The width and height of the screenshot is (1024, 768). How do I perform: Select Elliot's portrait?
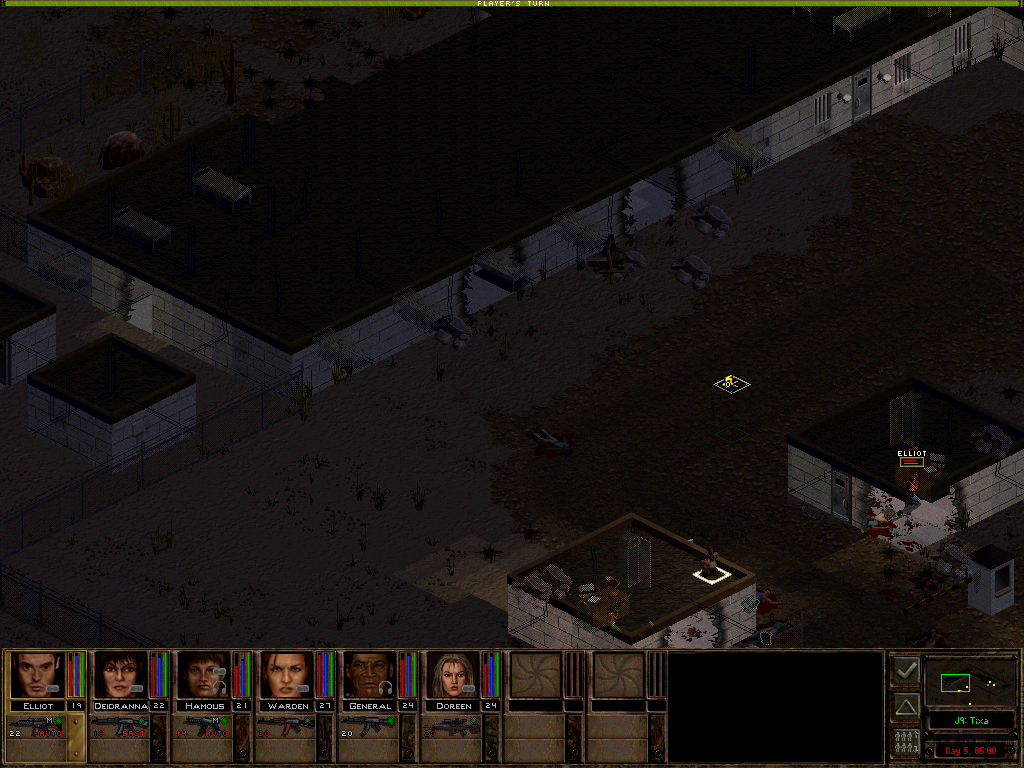coord(37,675)
